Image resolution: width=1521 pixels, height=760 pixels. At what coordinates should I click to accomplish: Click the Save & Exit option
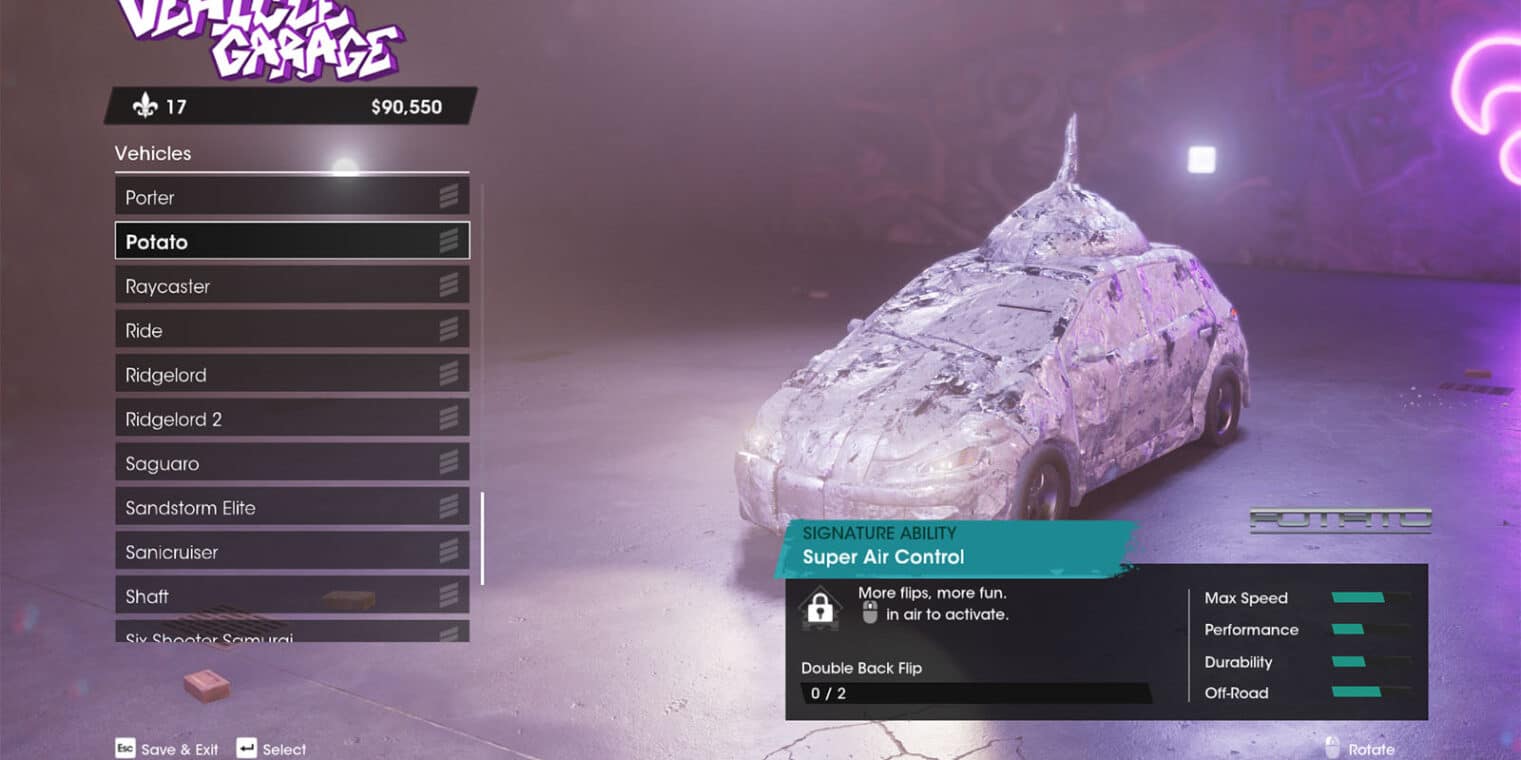coord(167,749)
